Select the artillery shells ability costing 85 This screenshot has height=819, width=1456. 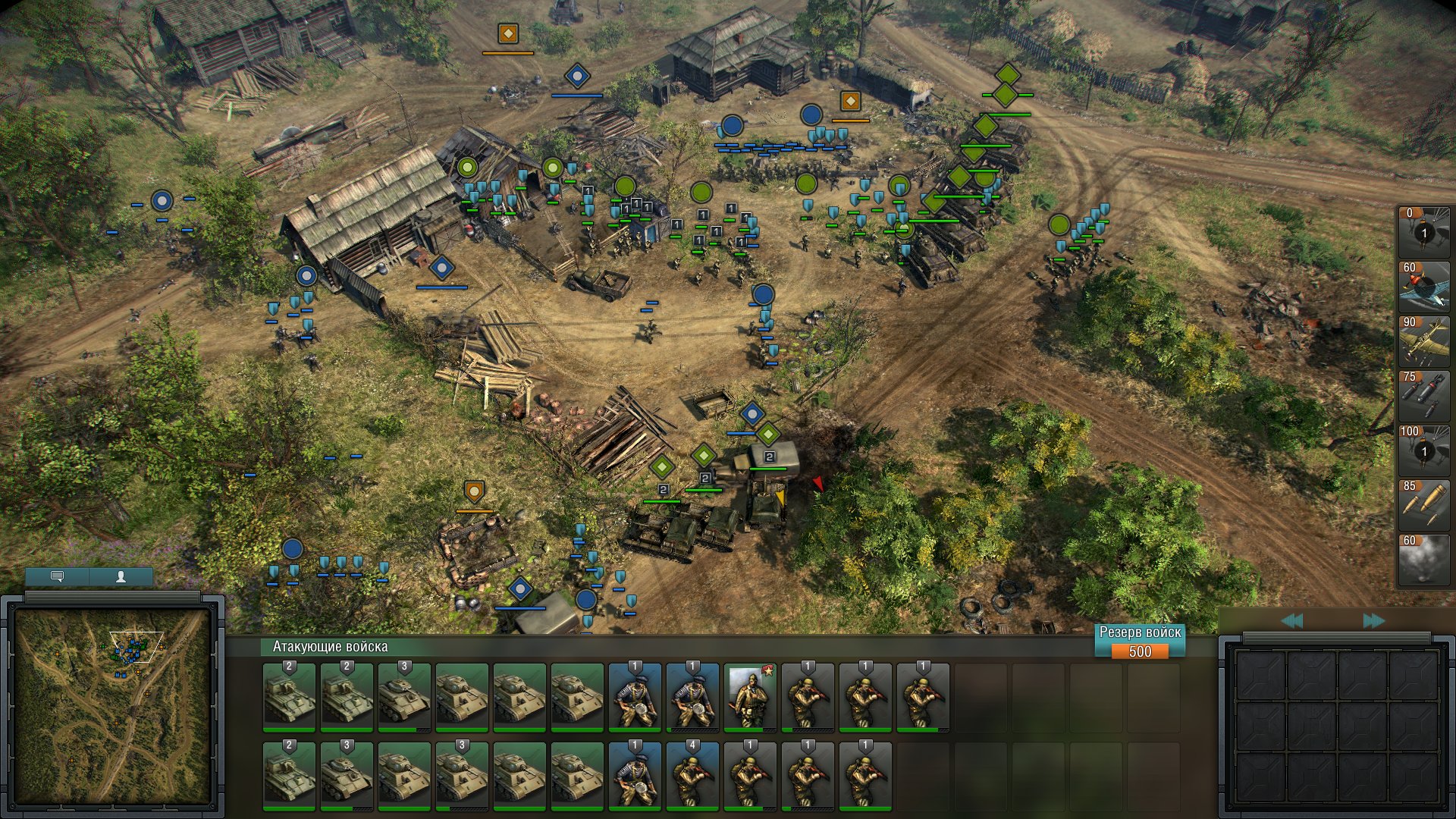tap(1423, 505)
